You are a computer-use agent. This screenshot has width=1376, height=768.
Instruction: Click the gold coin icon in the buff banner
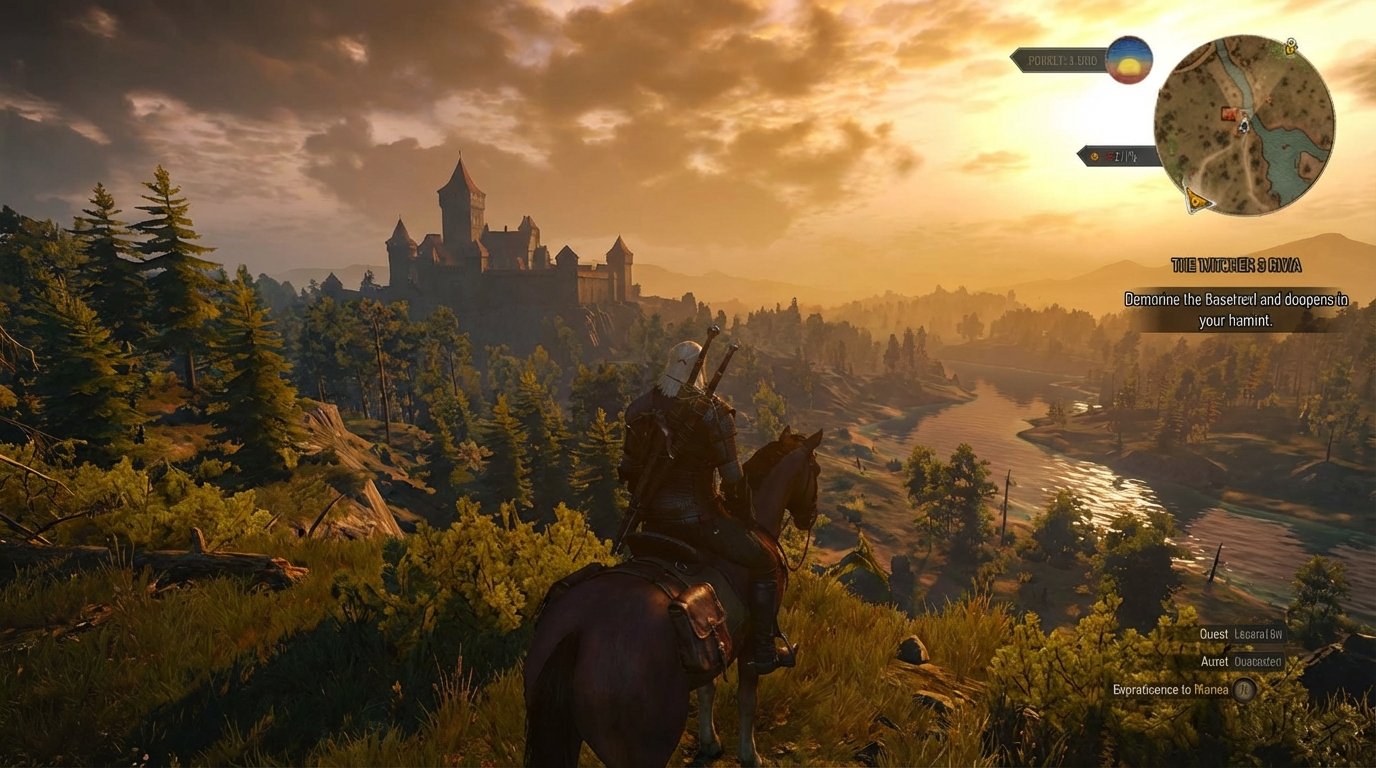[x=1094, y=156]
